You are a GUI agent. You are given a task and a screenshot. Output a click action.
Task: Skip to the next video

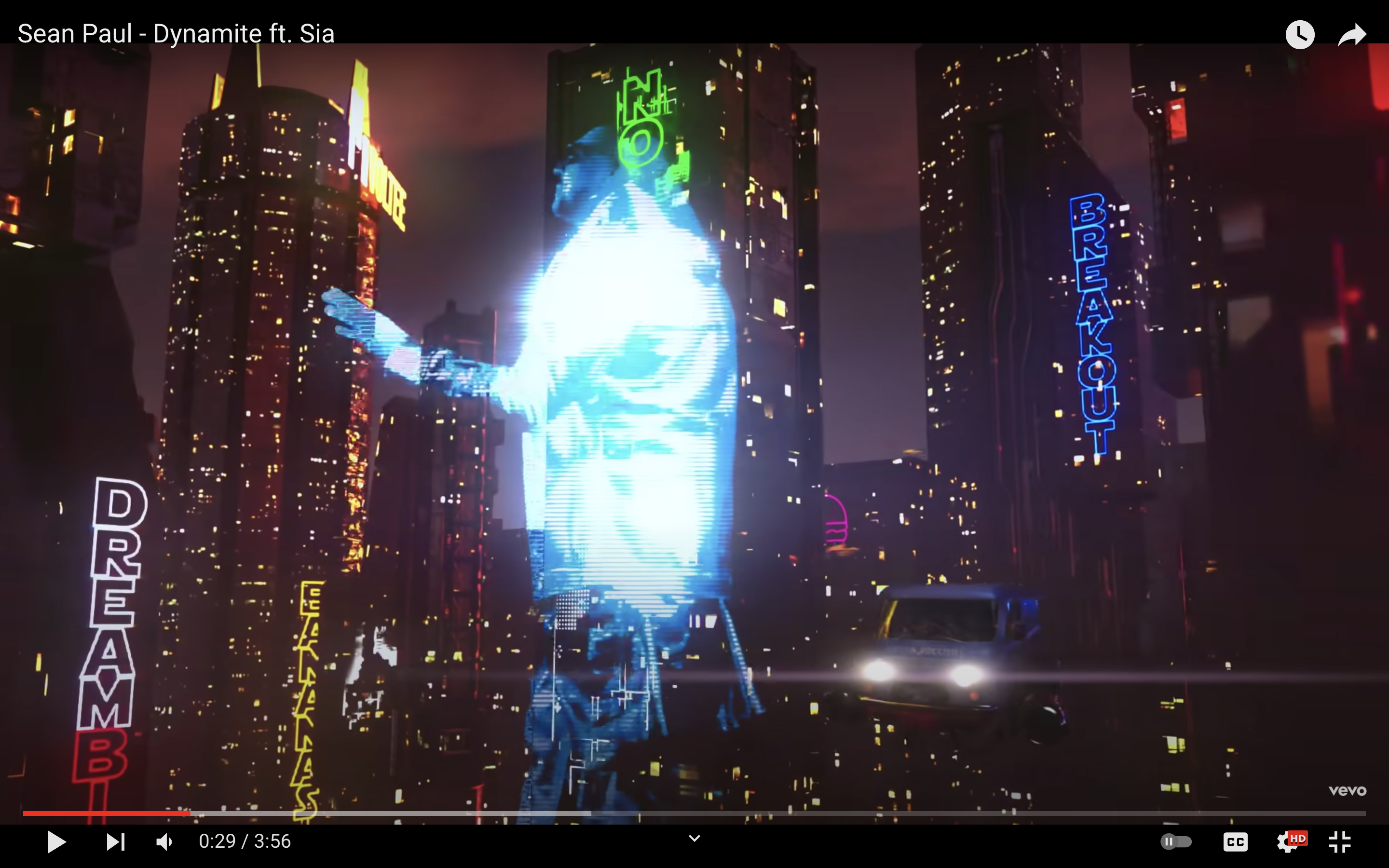(115, 841)
